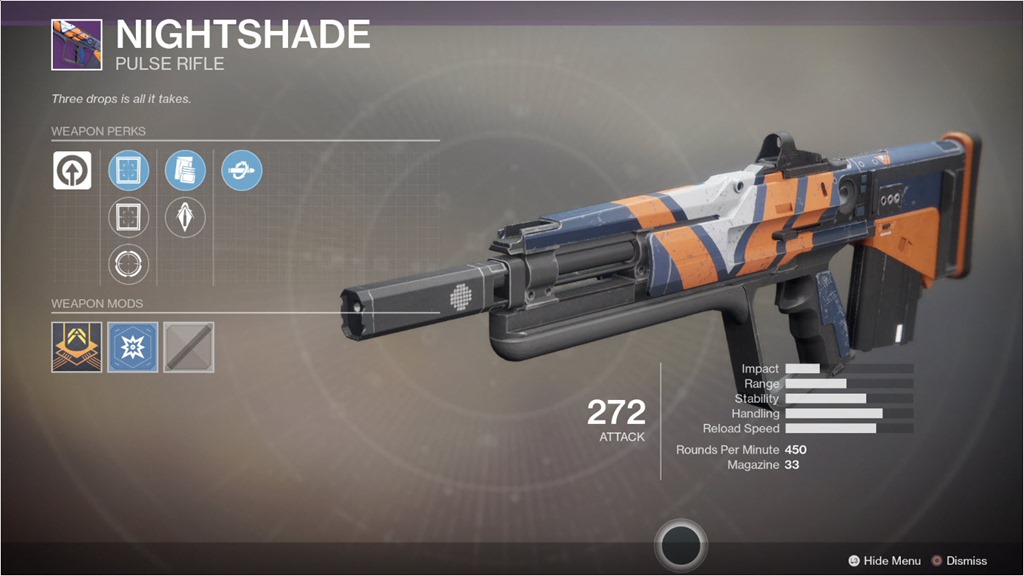This screenshot has height=576, width=1024.
Task: Select the blue starburst weapon mod
Action: pos(133,347)
